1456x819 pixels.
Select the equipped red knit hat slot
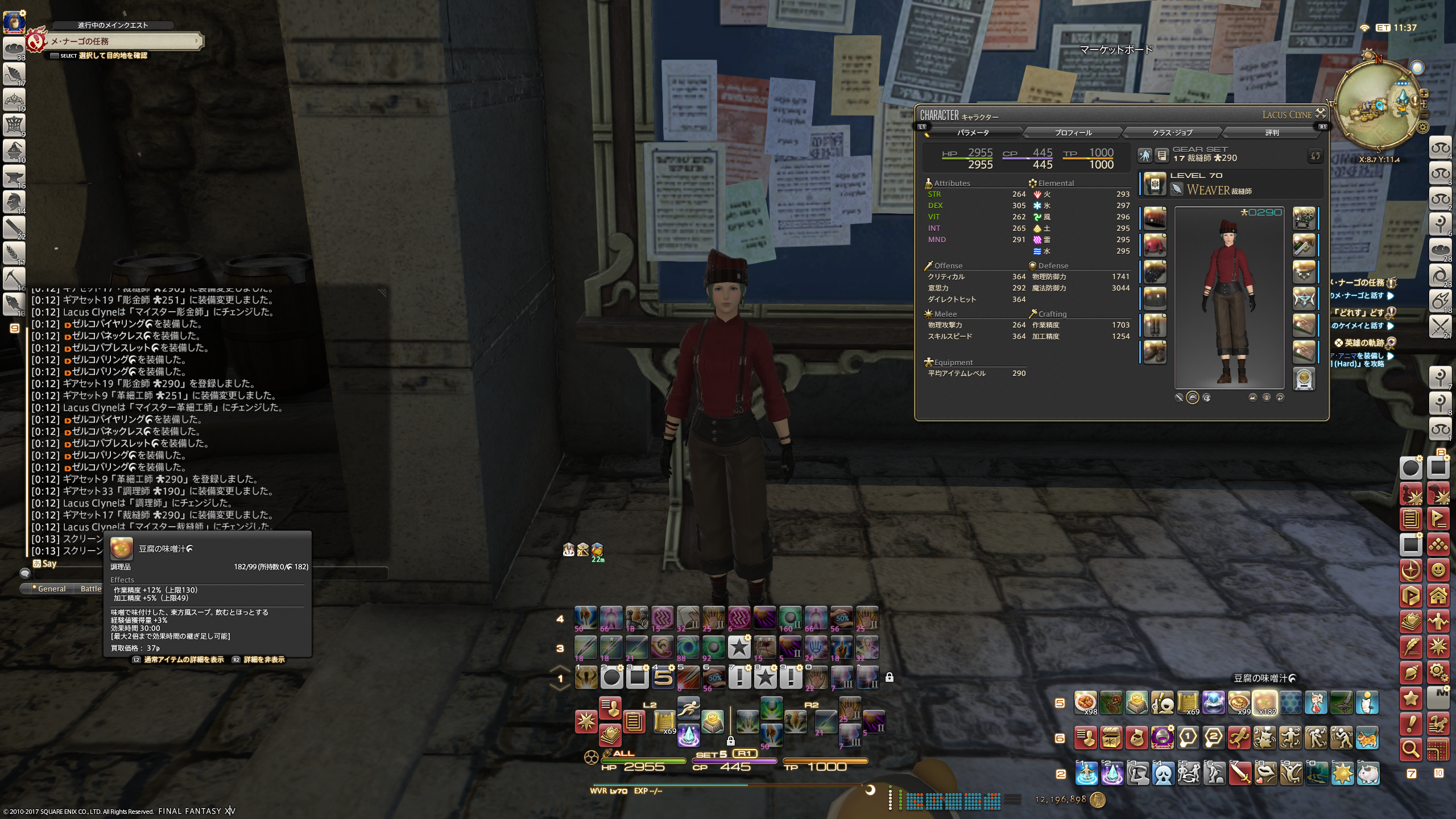[x=1155, y=218]
